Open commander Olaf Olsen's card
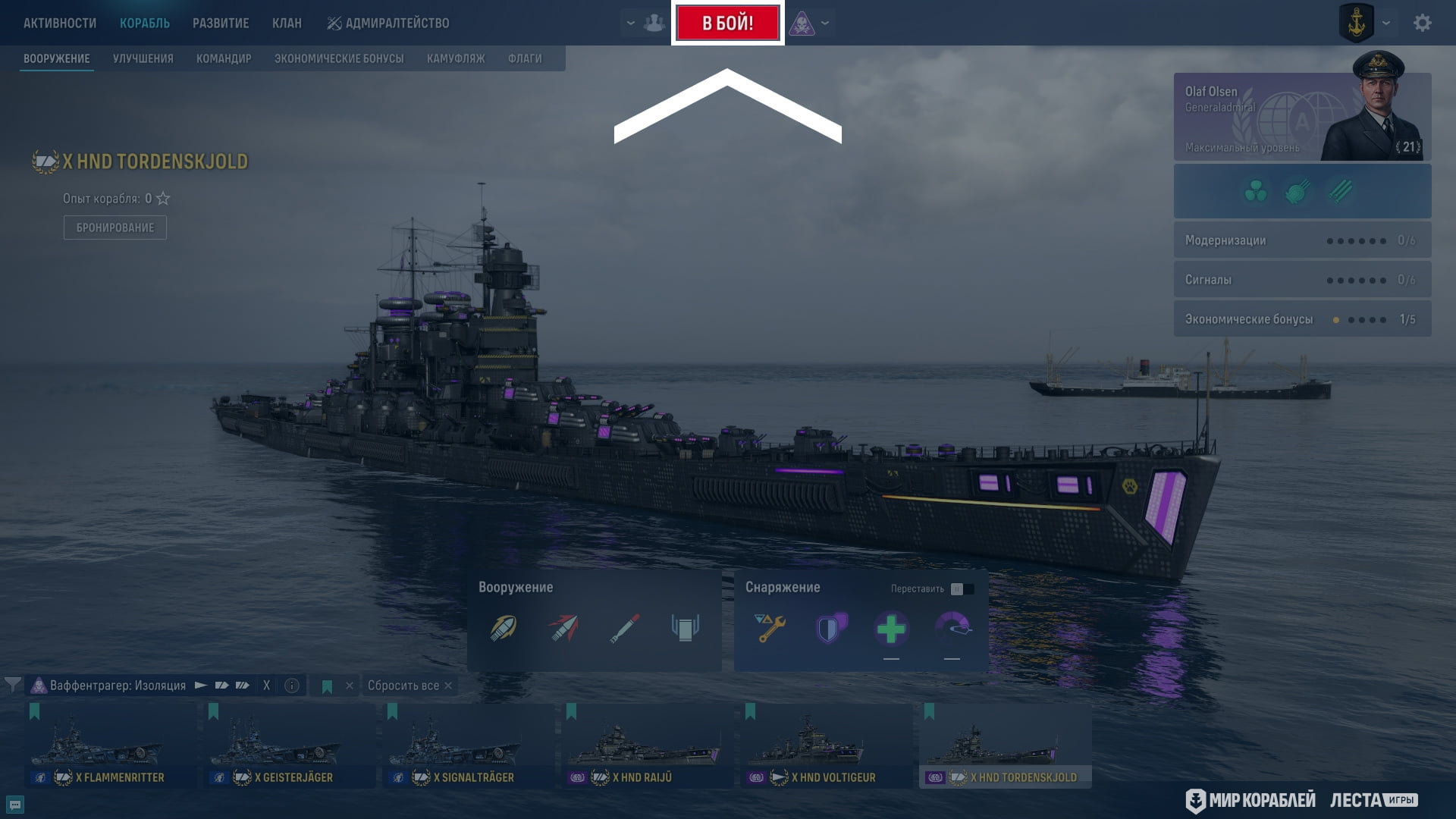1456x819 pixels. (1302, 118)
